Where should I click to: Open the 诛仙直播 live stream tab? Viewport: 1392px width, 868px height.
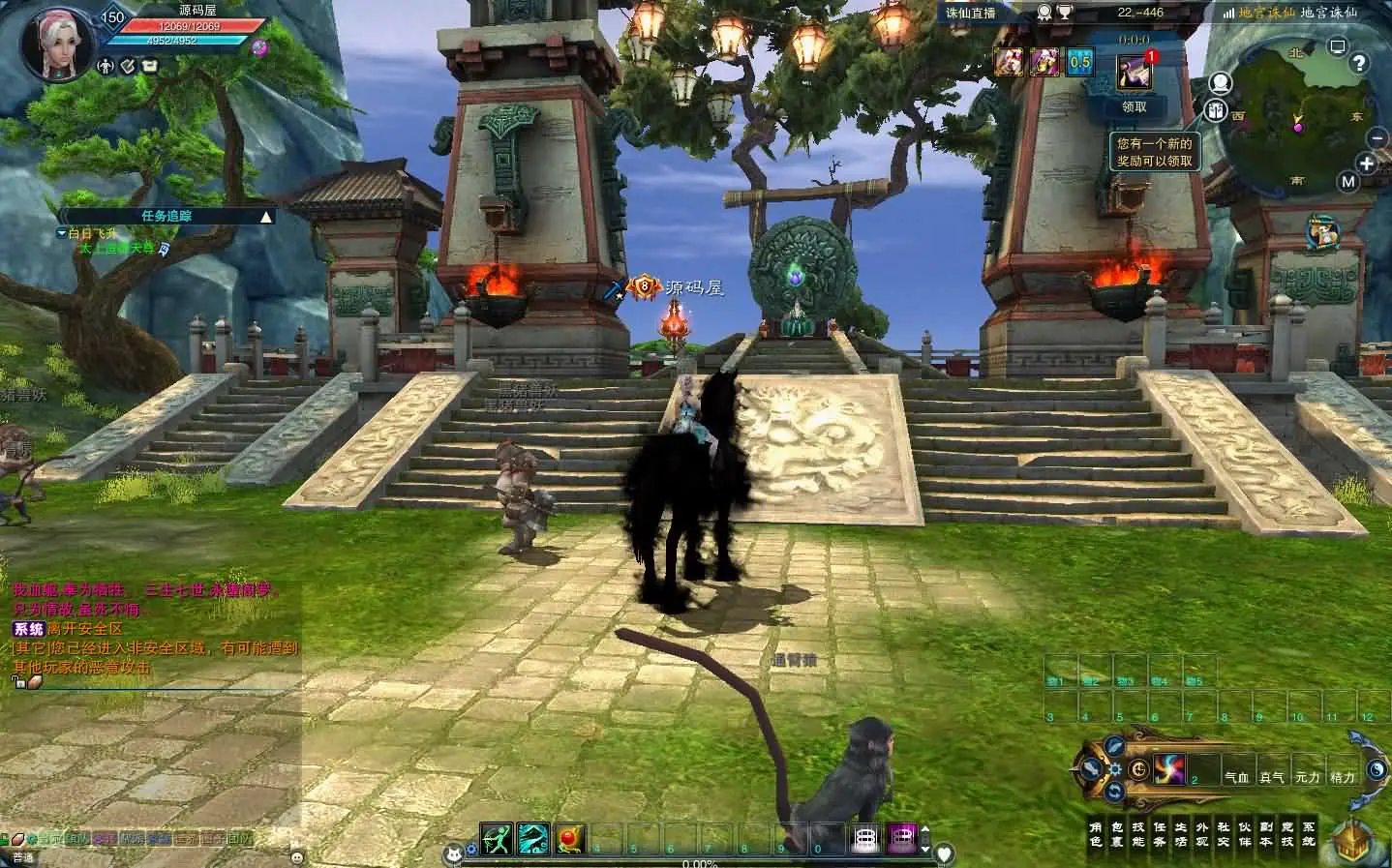971,13
